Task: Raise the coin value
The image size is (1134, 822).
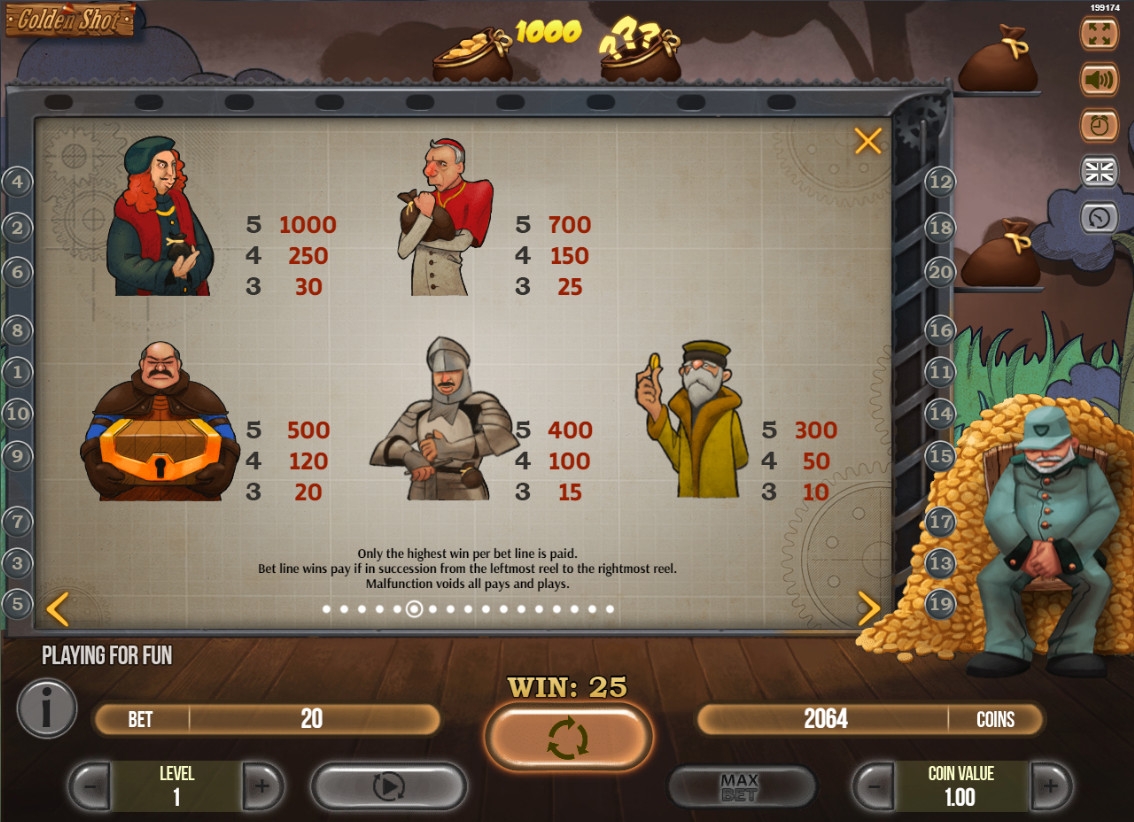Action: (x=1050, y=787)
